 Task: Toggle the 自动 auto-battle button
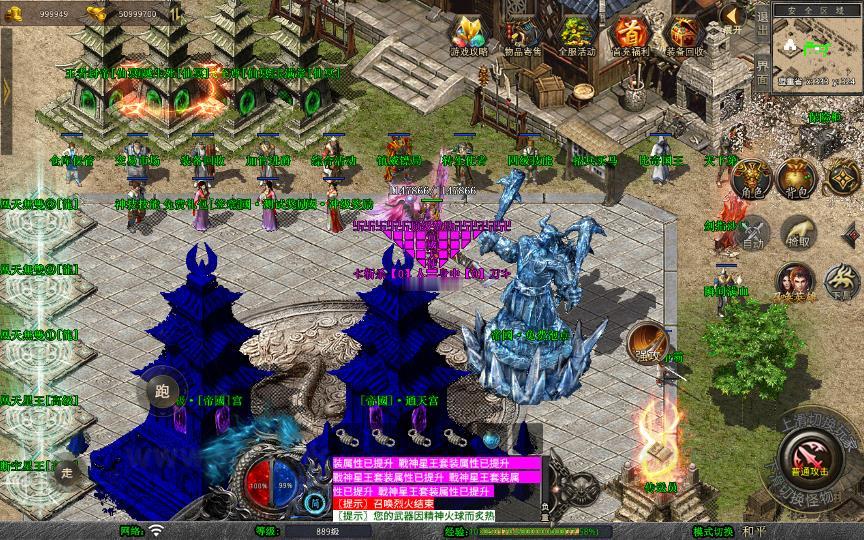tap(752, 230)
